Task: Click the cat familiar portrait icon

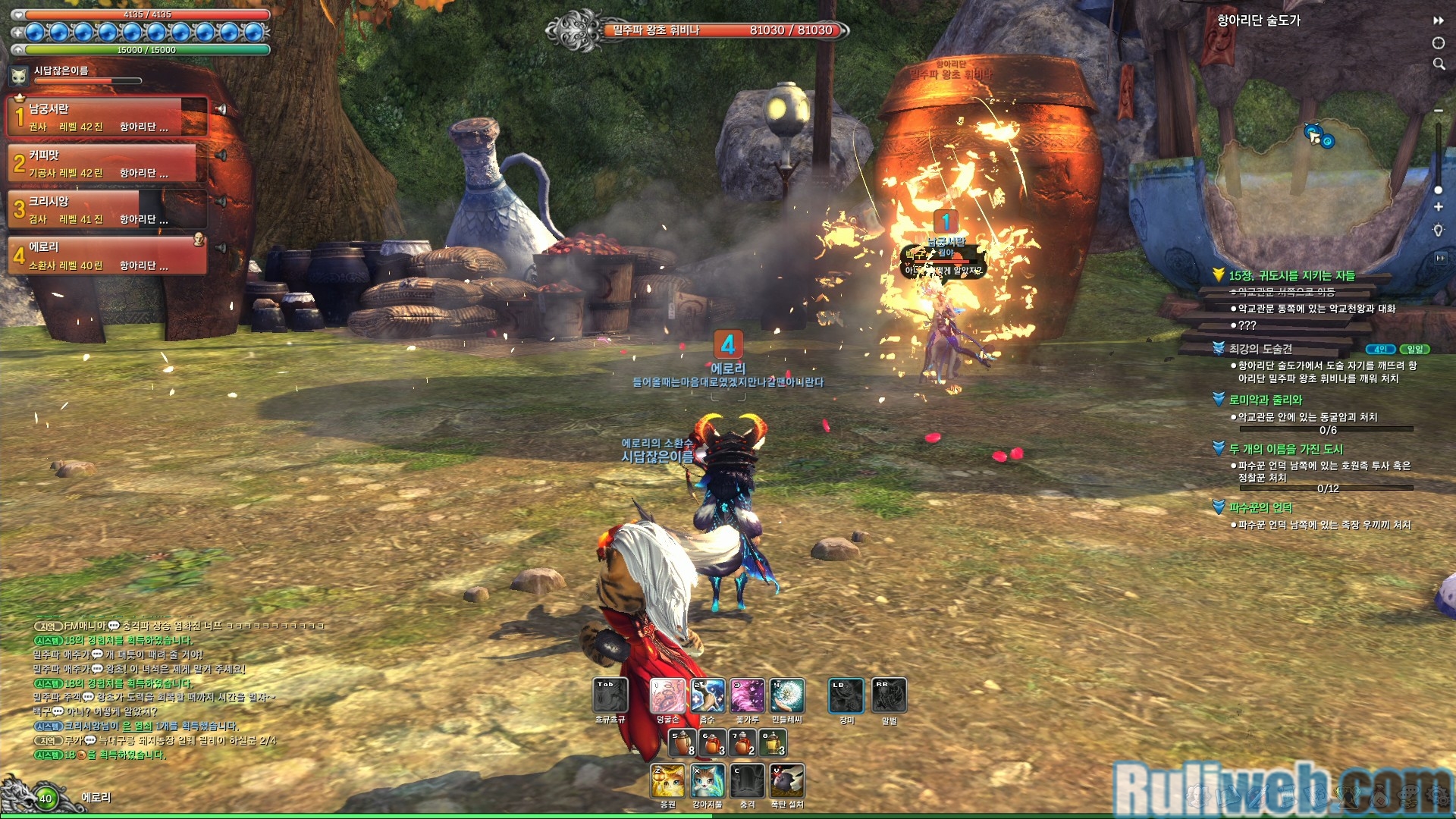Action: point(19,75)
